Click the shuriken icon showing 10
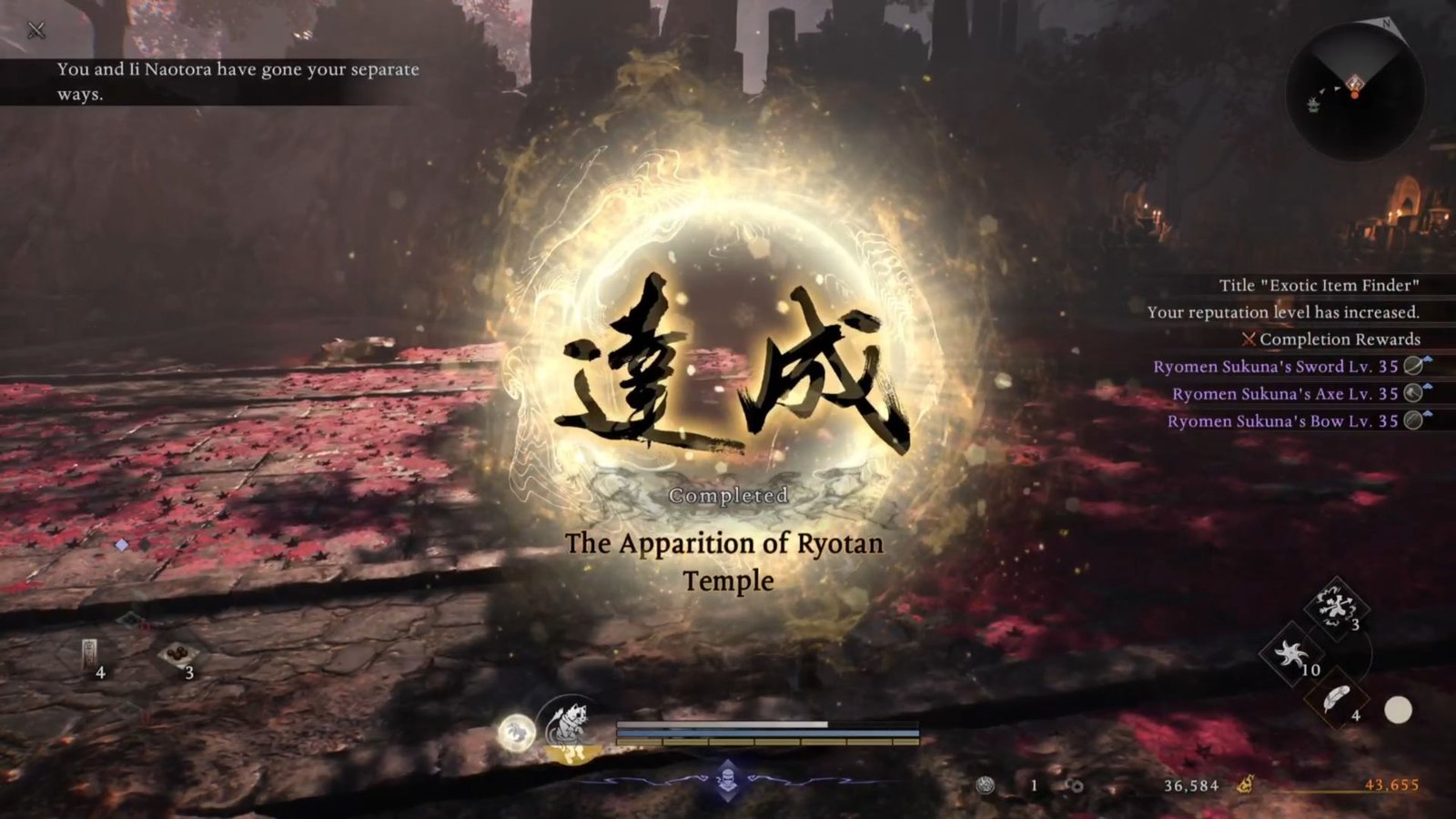Image resolution: width=1456 pixels, height=819 pixels. [x=1290, y=653]
